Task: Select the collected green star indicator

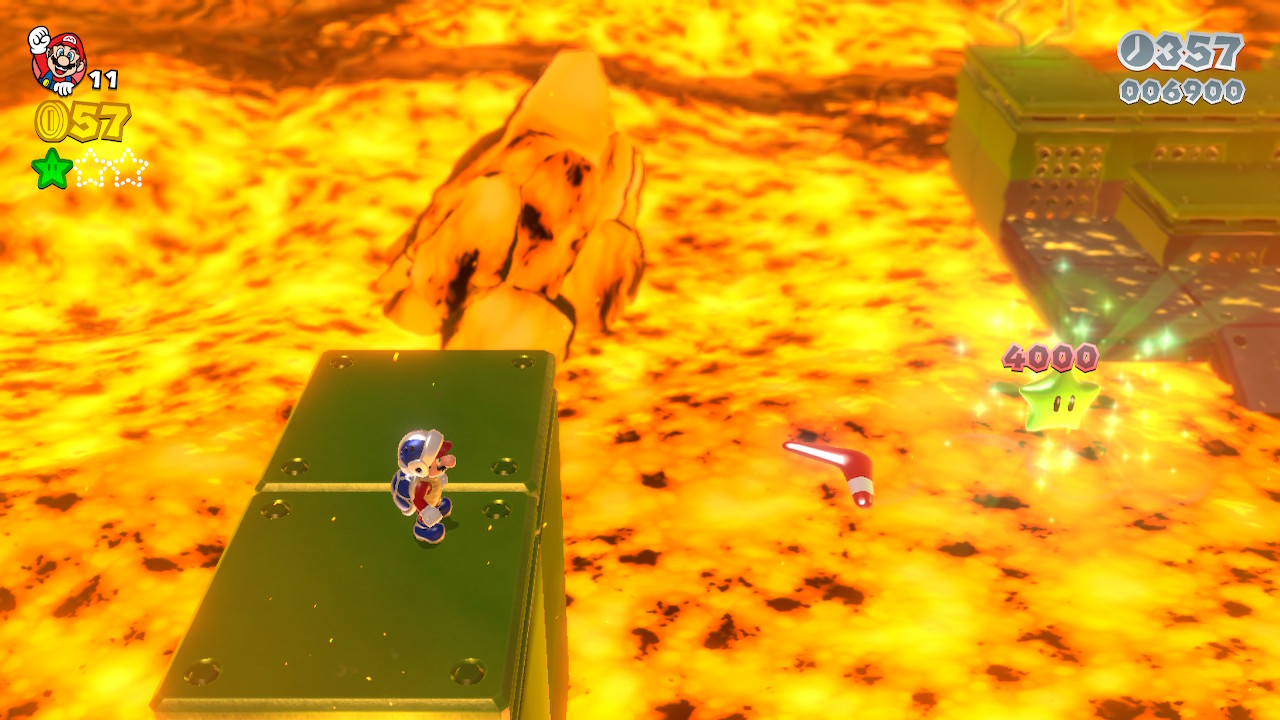Action: (52, 168)
